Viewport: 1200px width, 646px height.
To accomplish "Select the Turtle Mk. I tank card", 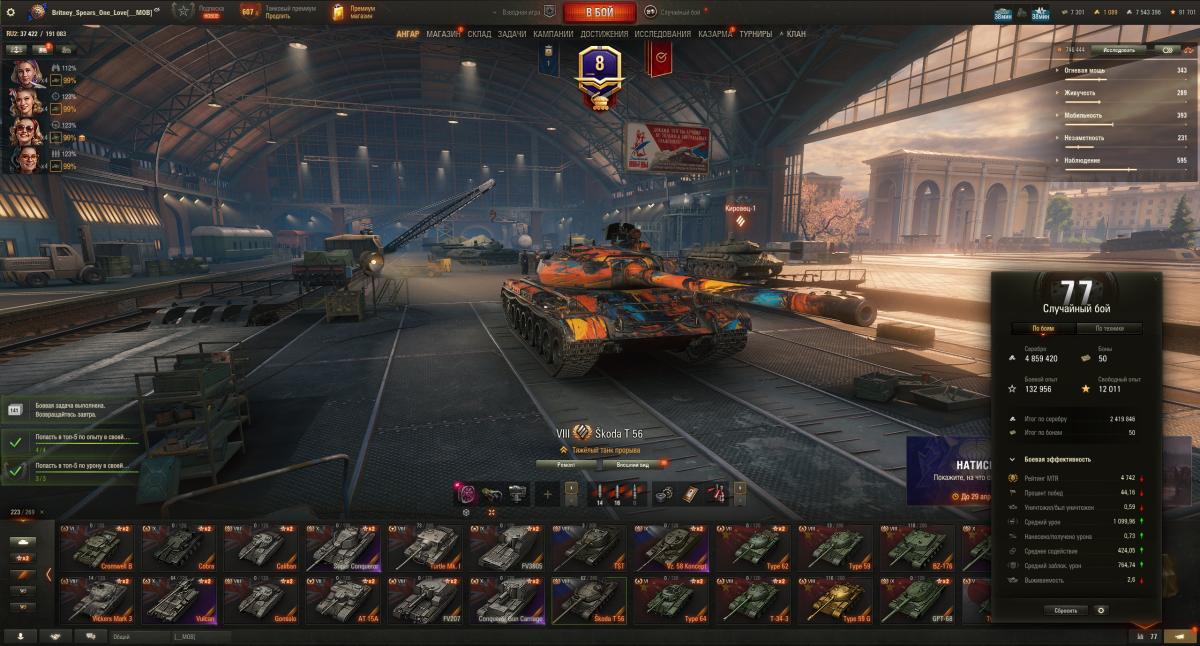I will tap(424, 547).
